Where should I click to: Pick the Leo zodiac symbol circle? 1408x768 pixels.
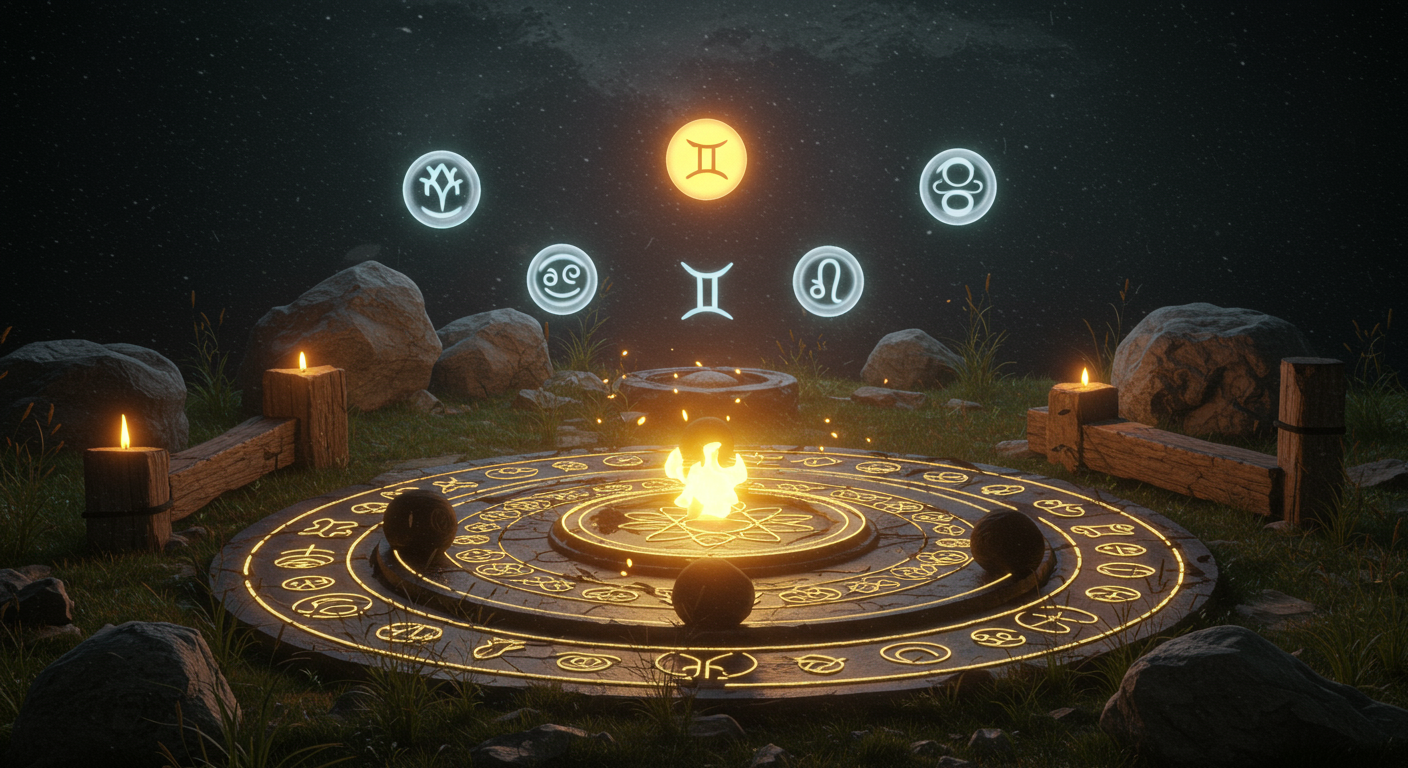pos(828,281)
